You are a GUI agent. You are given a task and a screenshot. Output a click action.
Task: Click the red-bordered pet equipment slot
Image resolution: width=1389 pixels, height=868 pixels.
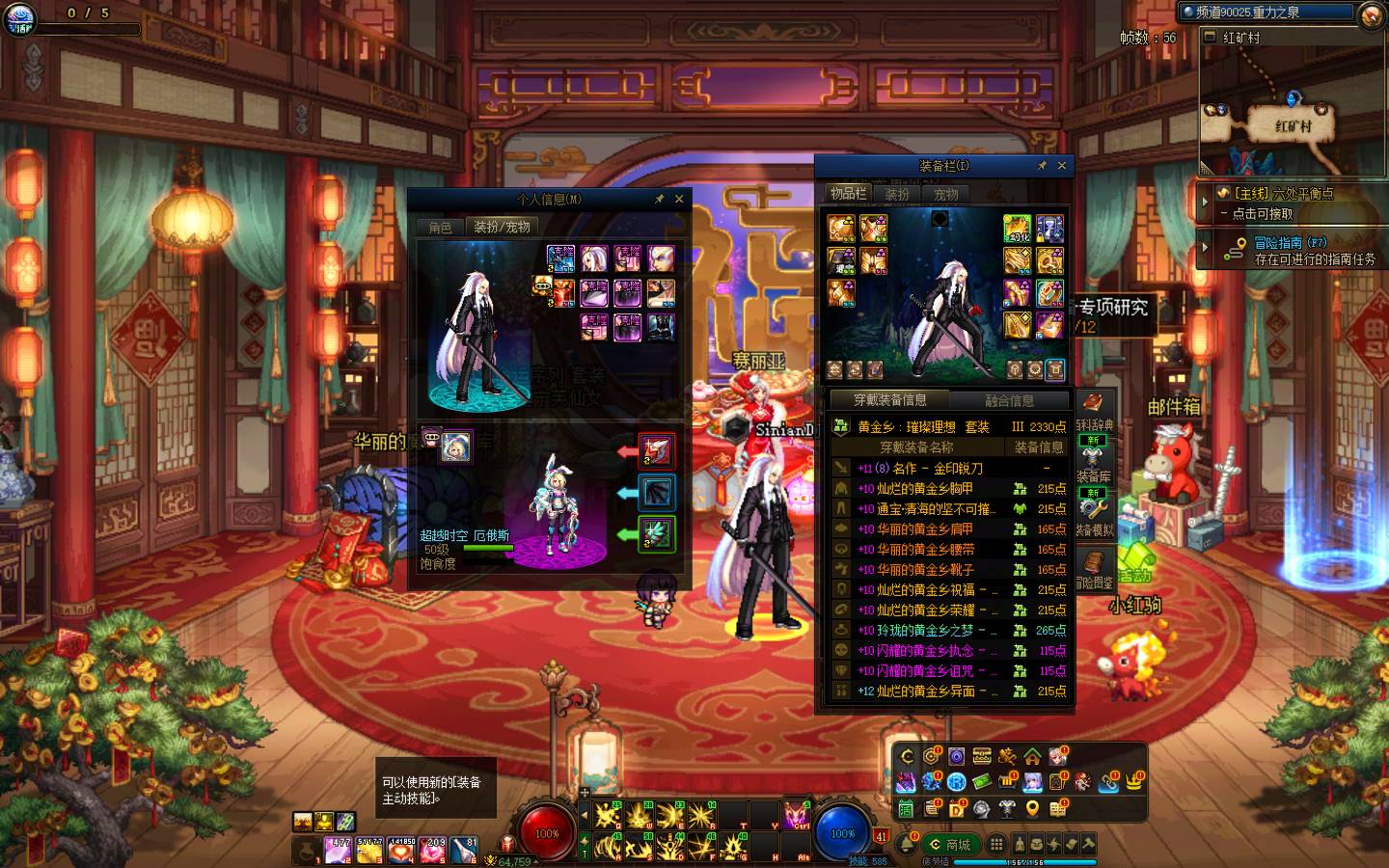[x=657, y=450]
